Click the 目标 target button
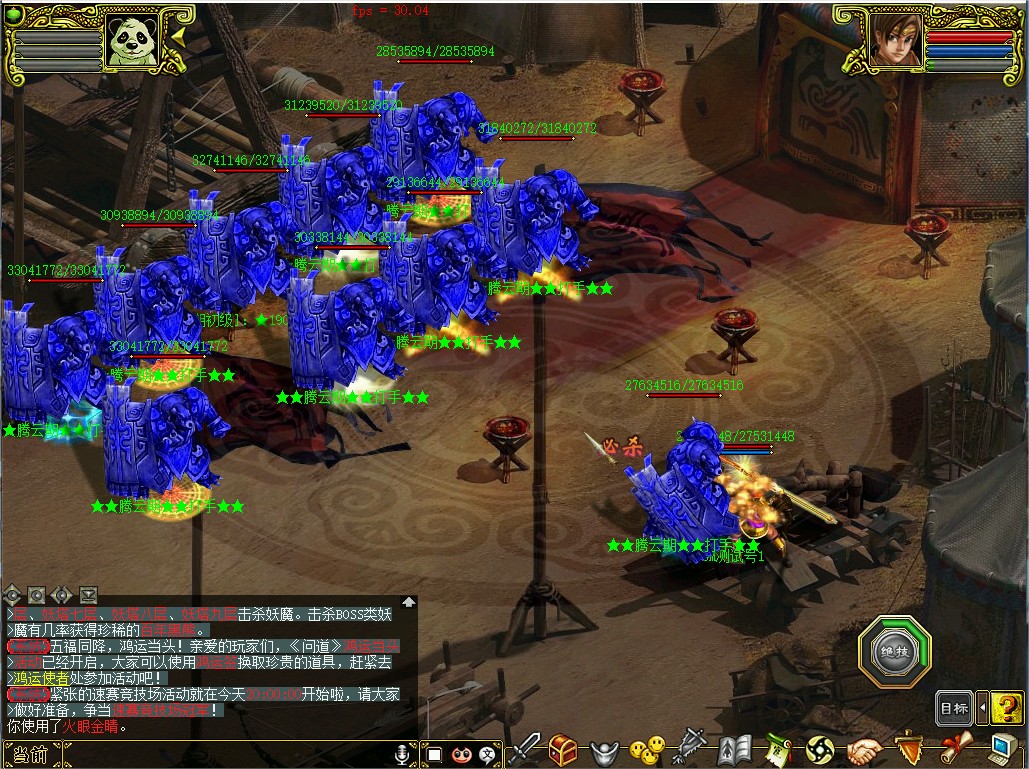 pyautogui.click(x=954, y=708)
